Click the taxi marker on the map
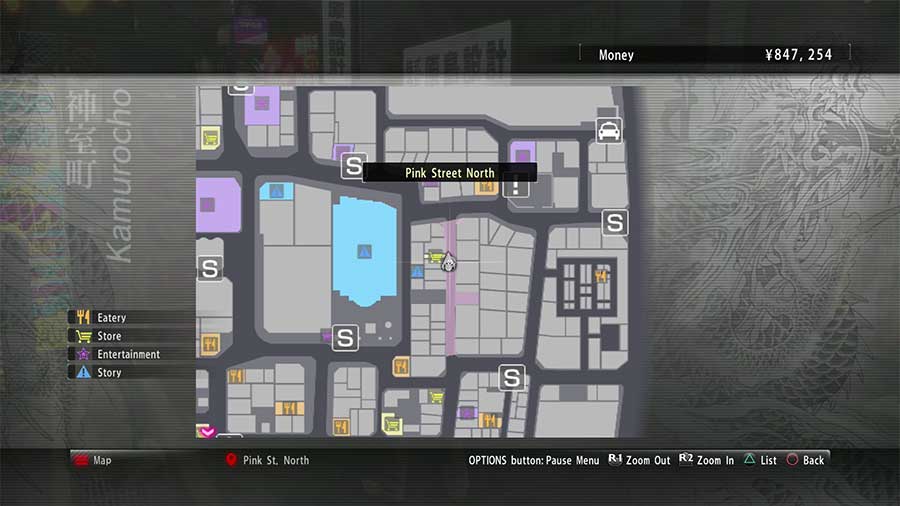The image size is (900, 506). pos(608,130)
